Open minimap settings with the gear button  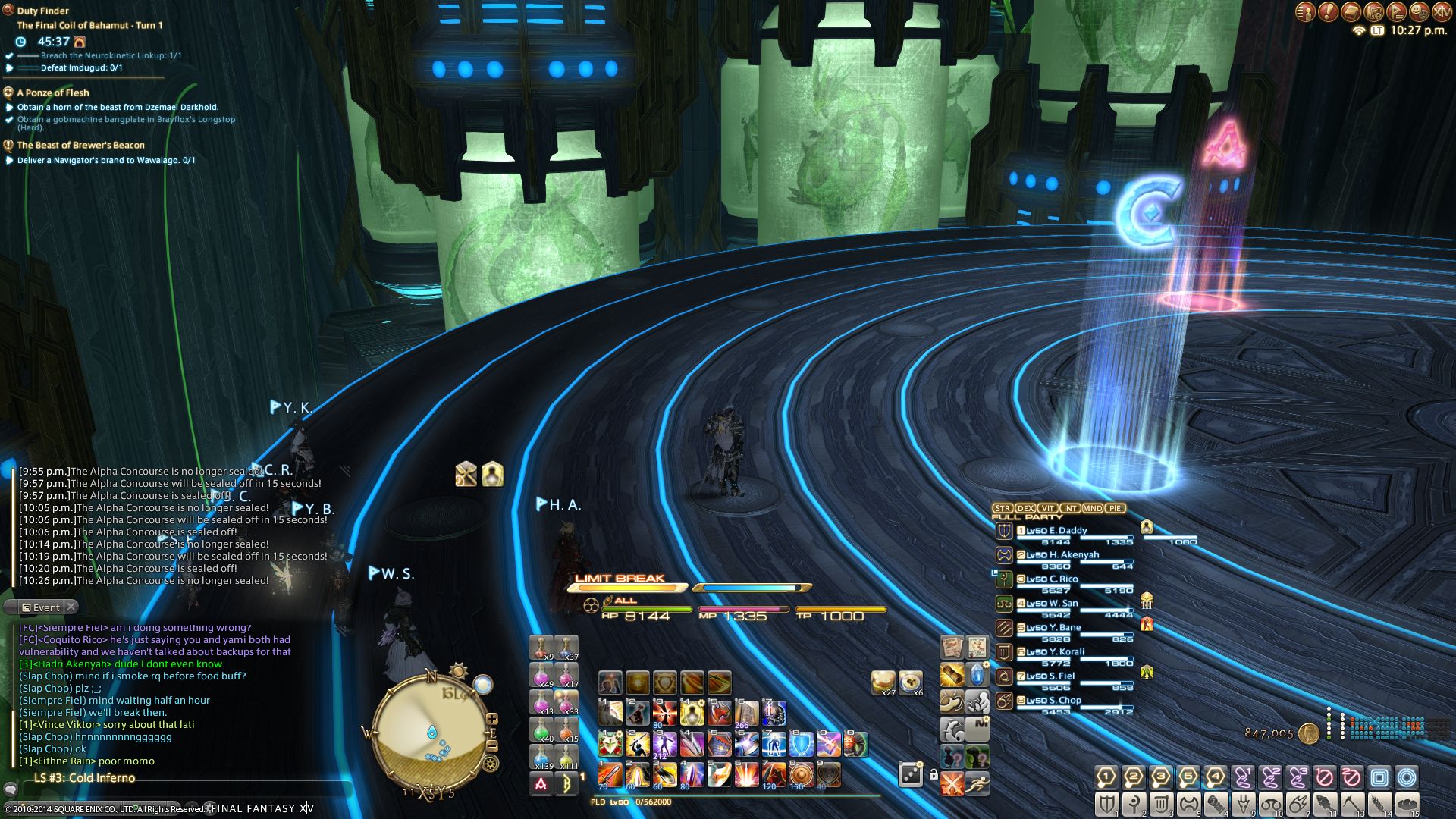(490, 764)
